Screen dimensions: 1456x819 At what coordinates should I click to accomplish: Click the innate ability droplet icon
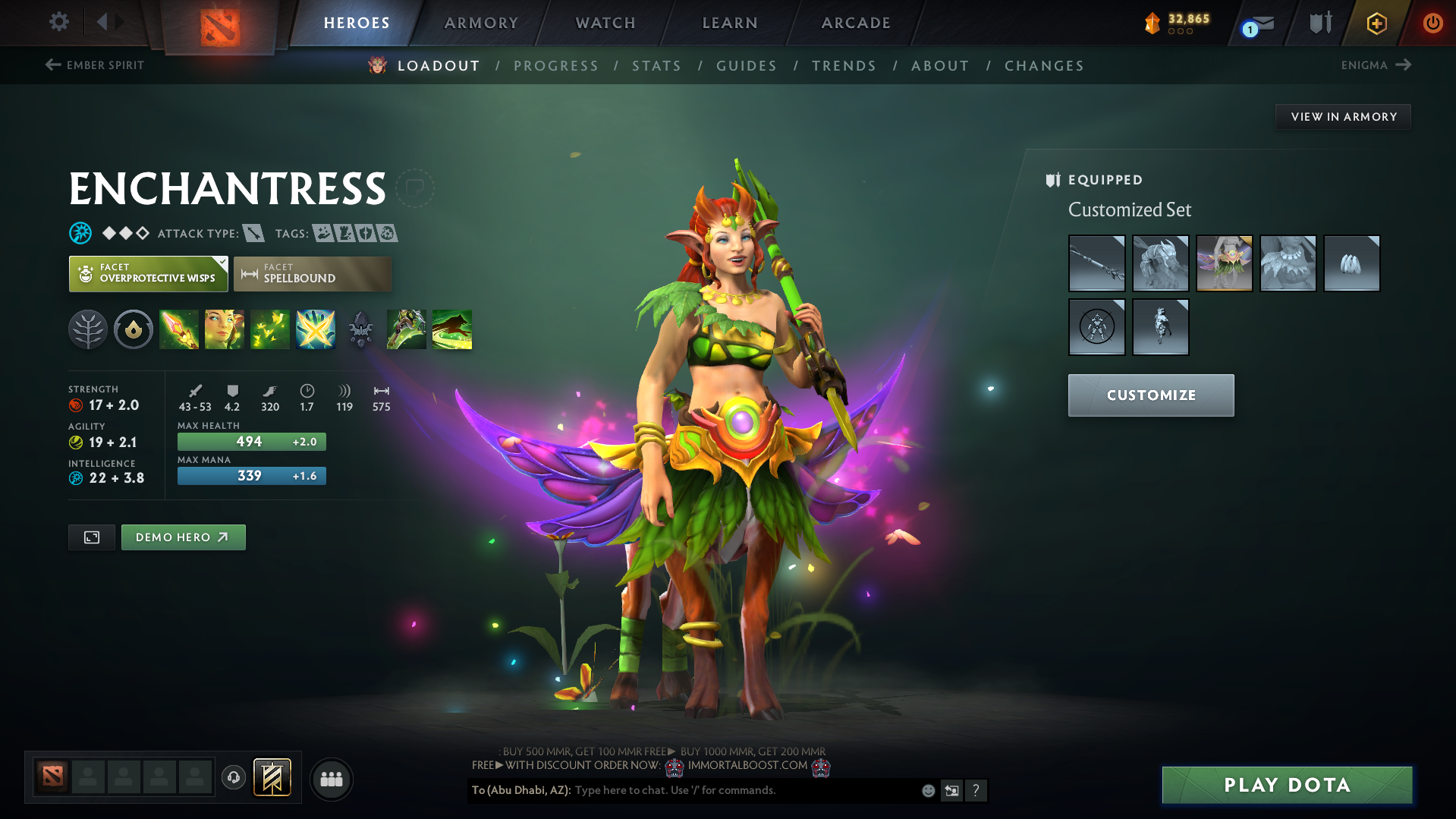tap(134, 329)
